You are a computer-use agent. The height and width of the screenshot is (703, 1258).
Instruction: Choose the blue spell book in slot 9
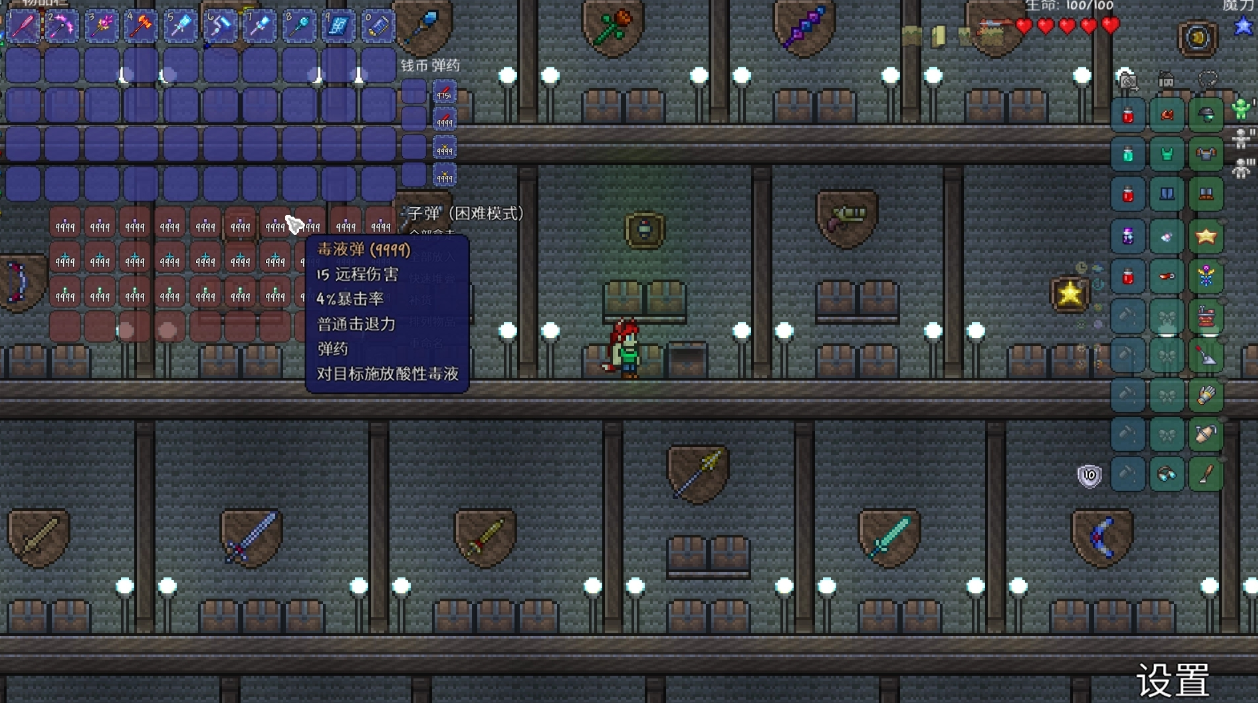pyautogui.click(x=339, y=26)
